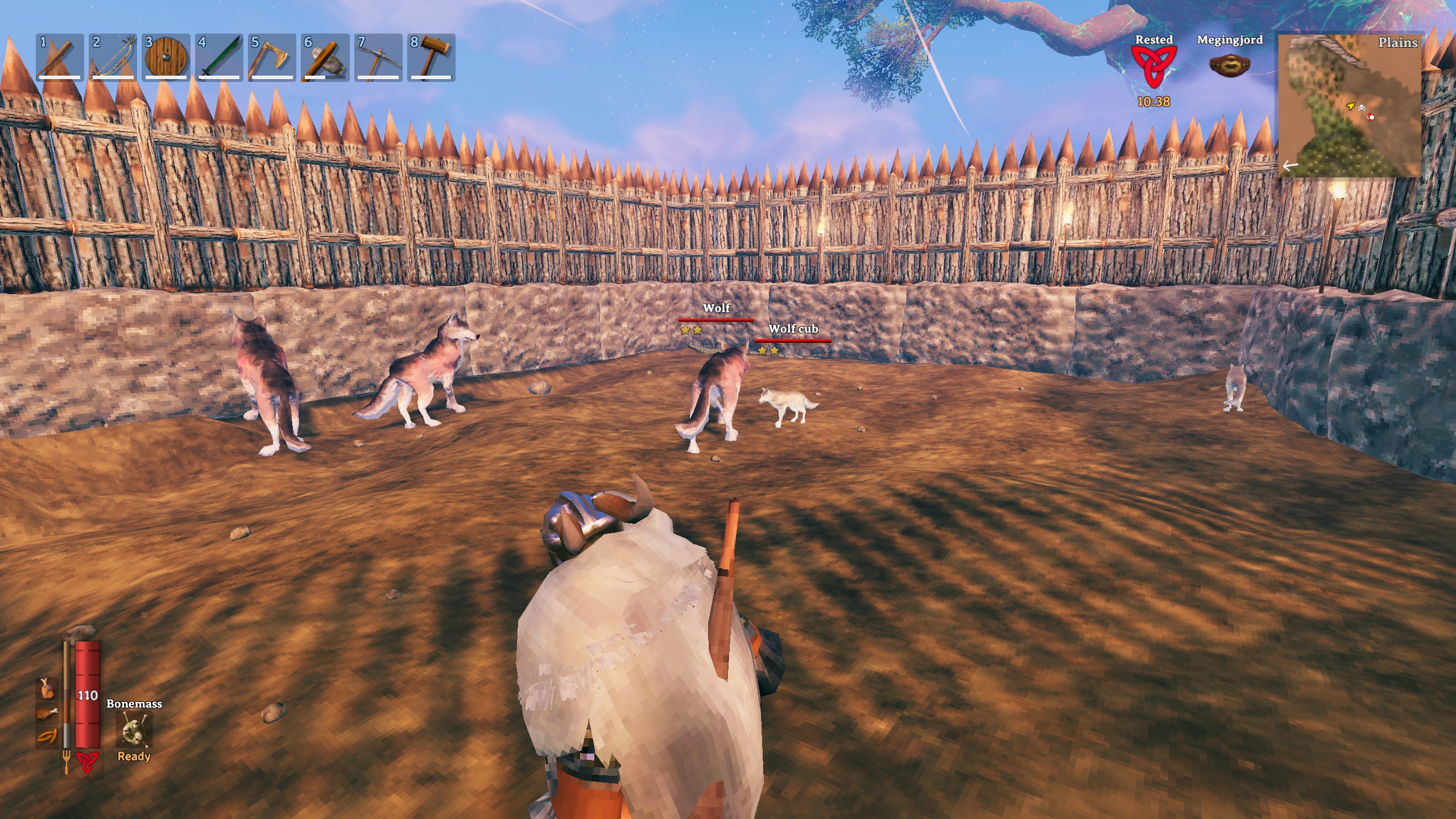Click the sausages food icon
Viewport: 1456px width, 819px height.
tap(47, 737)
